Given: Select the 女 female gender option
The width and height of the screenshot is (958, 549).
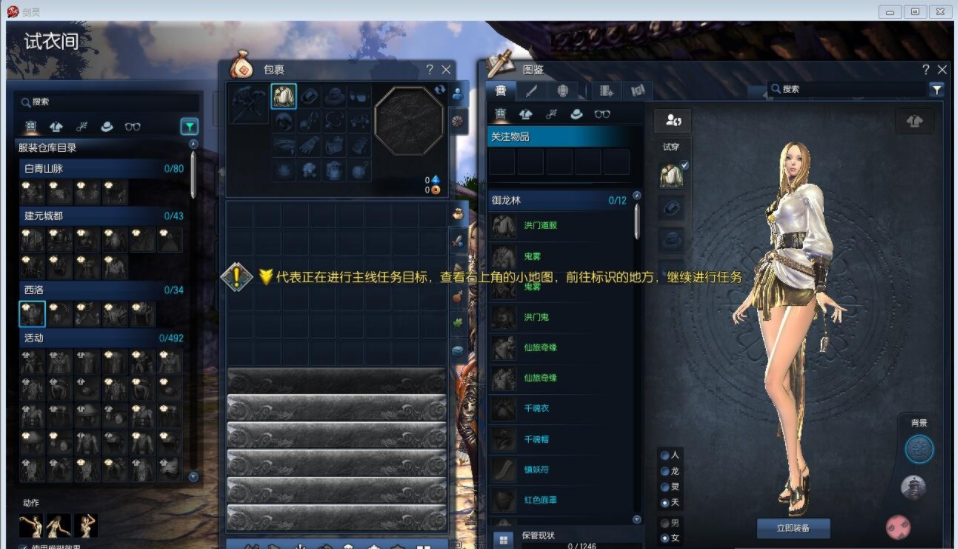Looking at the screenshot, I should (665, 538).
